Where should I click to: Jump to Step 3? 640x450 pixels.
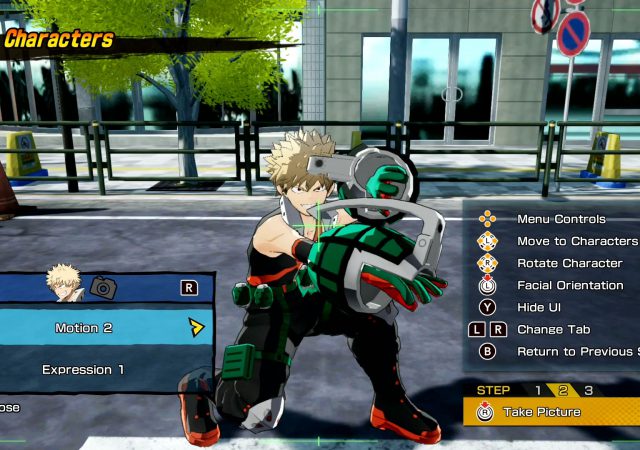pyautogui.click(x=589, y=390)
